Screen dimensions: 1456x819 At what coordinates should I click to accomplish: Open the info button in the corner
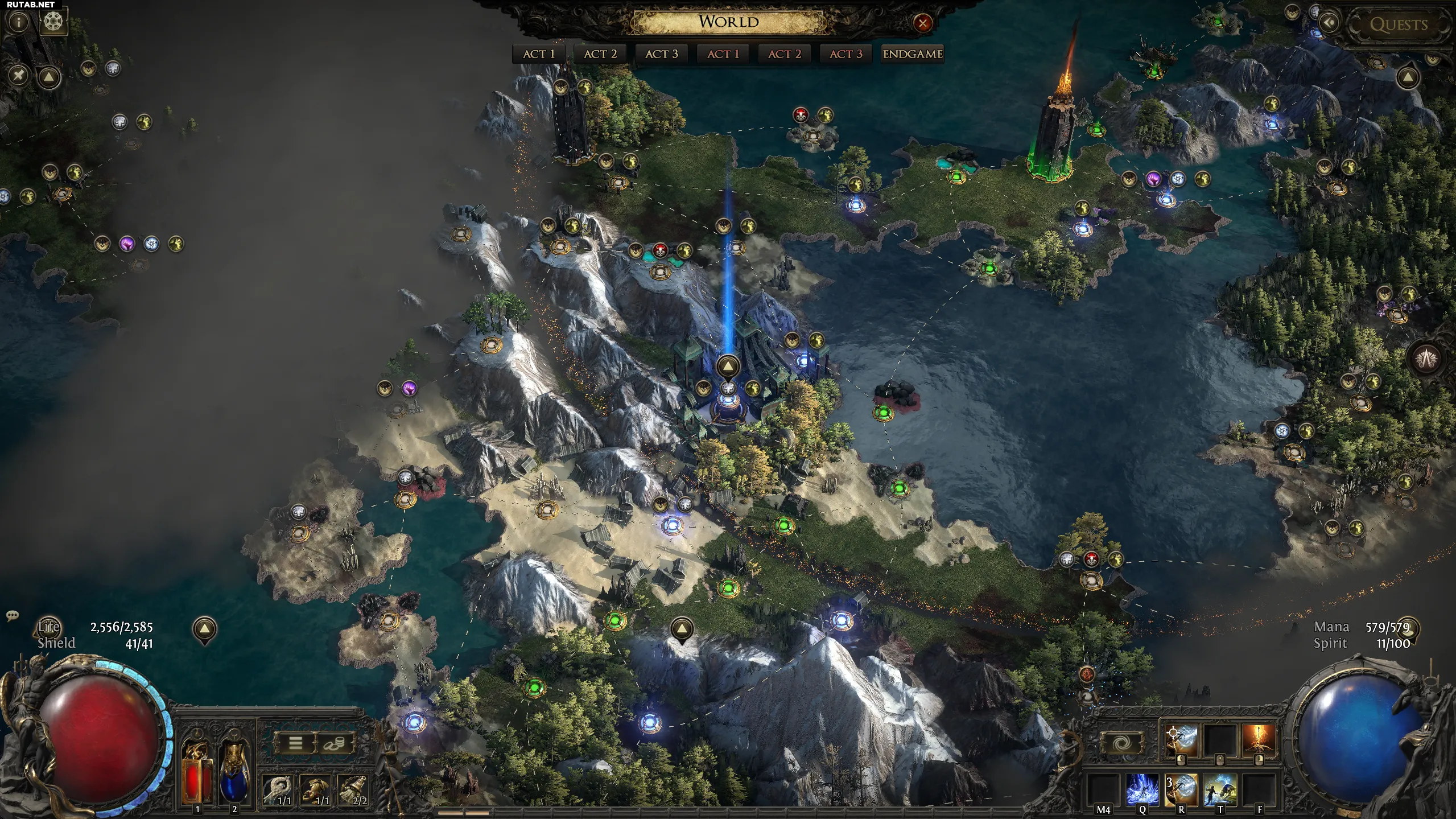coord(19,22)
